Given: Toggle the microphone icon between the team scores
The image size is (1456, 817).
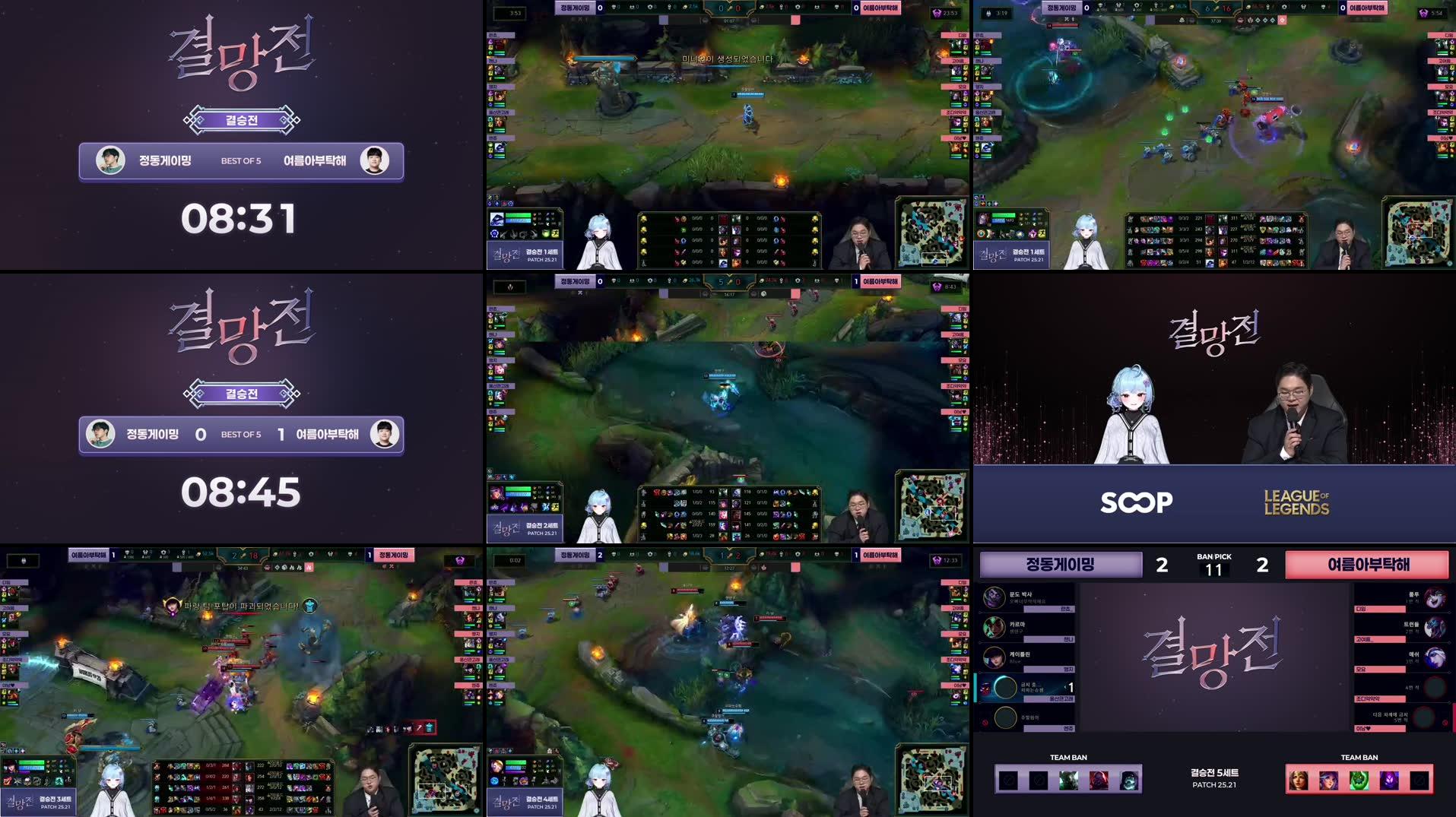Looking at the screenshot, I should (729, 8).
